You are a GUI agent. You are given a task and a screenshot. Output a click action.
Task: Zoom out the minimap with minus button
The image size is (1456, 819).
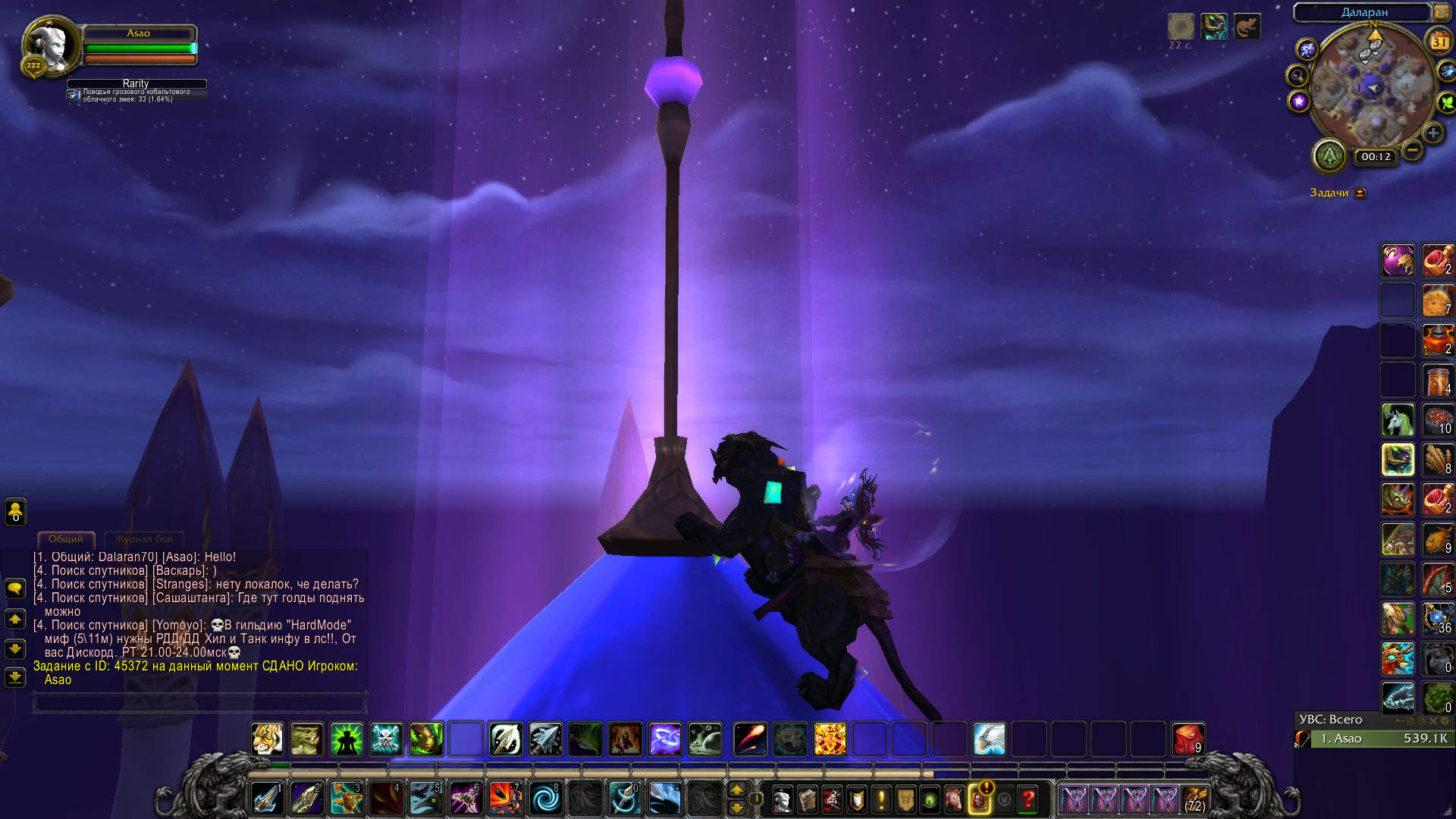coord(1412,149)
